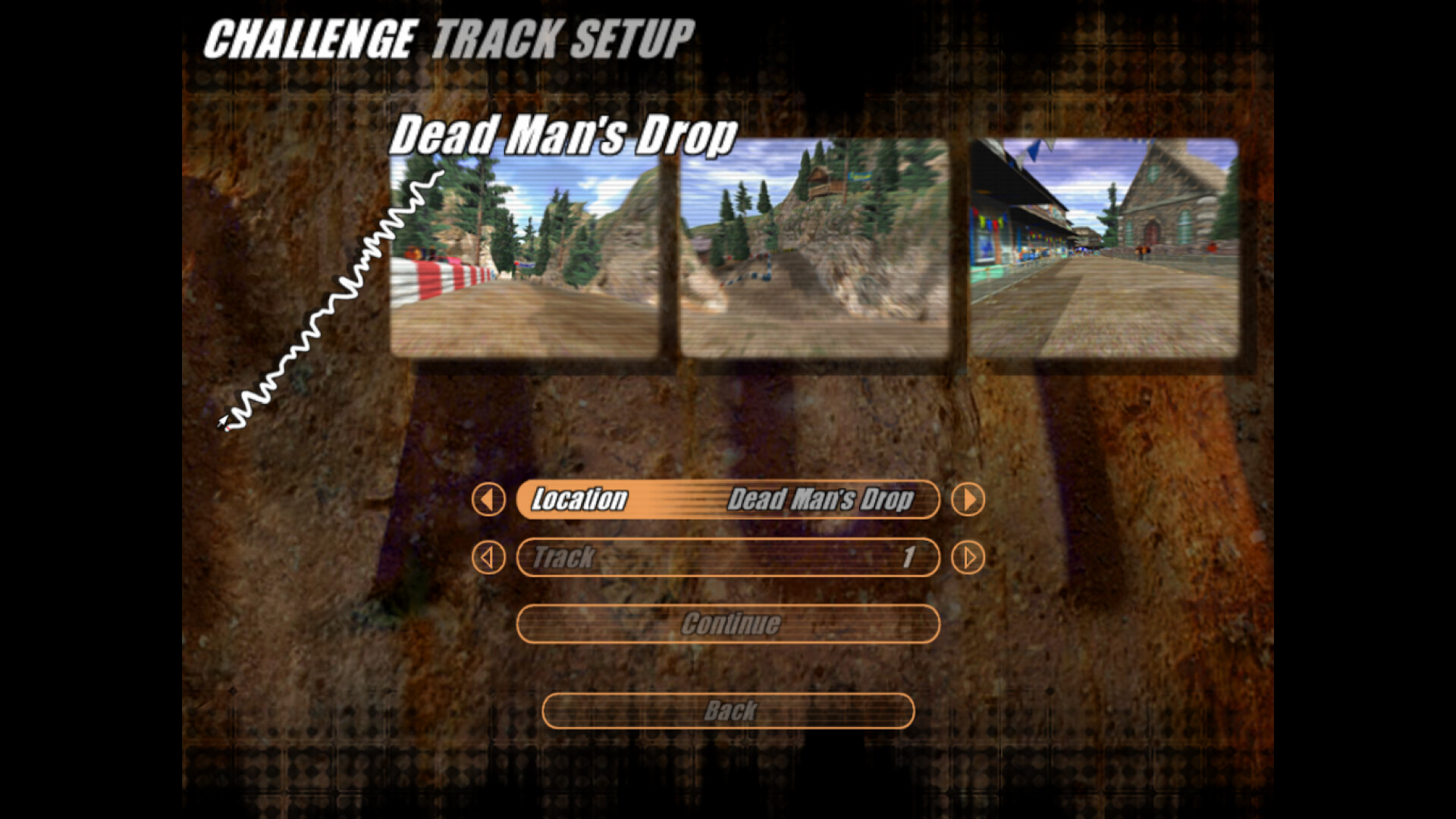Select the Location selector bar
Viewport: 1456px width, 819px height.
pyautogui.click(x=728, y=500)
